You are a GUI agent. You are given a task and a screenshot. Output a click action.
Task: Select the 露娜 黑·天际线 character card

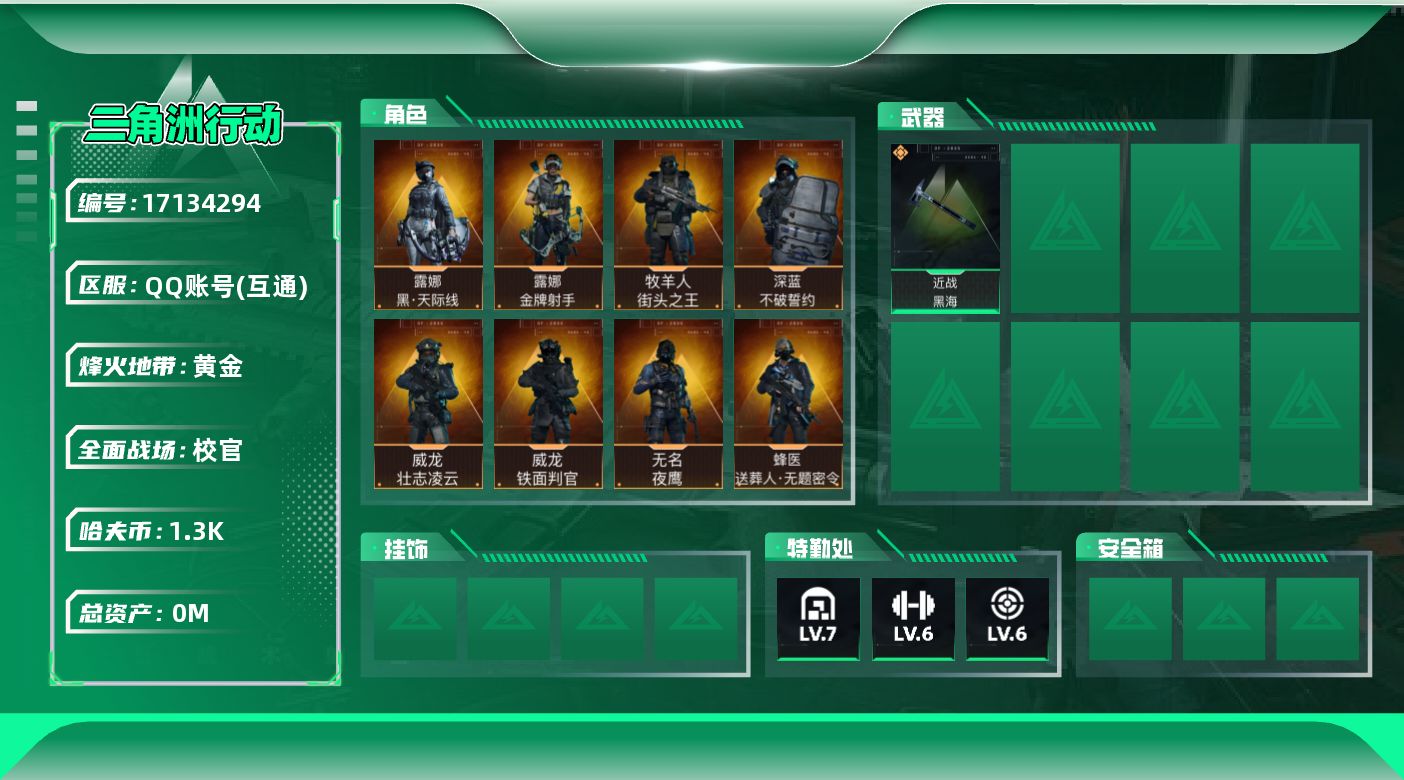(428, 224)
